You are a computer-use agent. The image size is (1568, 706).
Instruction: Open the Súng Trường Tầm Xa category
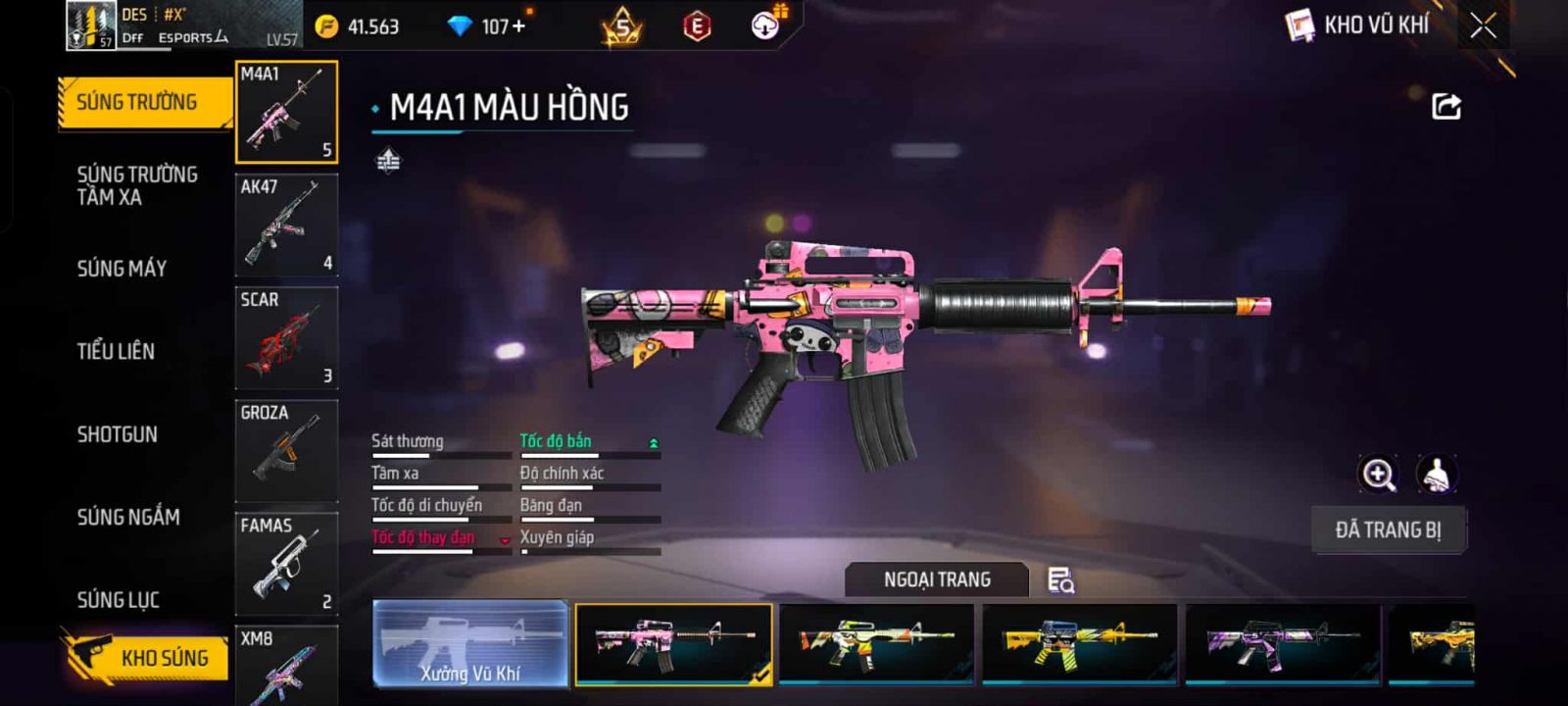137,185
